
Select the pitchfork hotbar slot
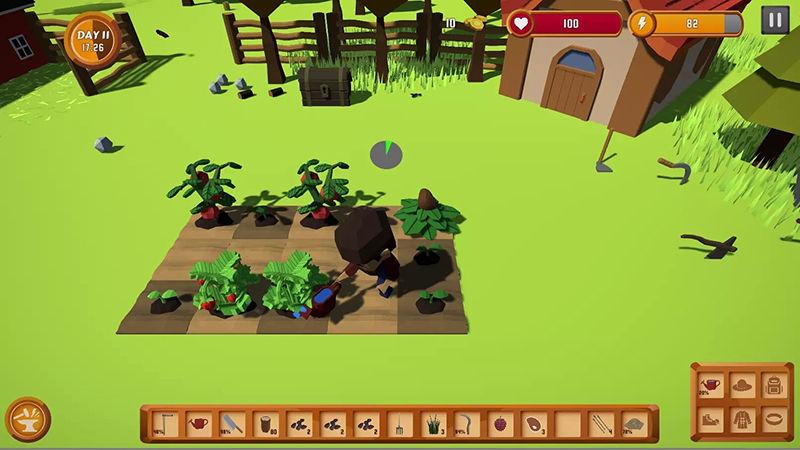[399, 424]
